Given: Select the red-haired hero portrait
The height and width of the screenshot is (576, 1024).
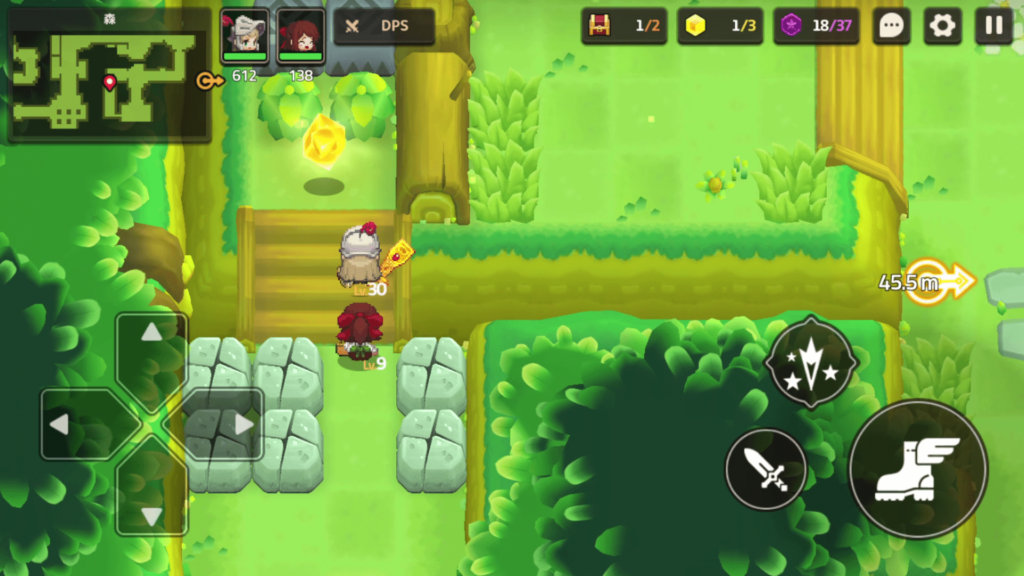Looking at the screenshot, I should point(300,33).
